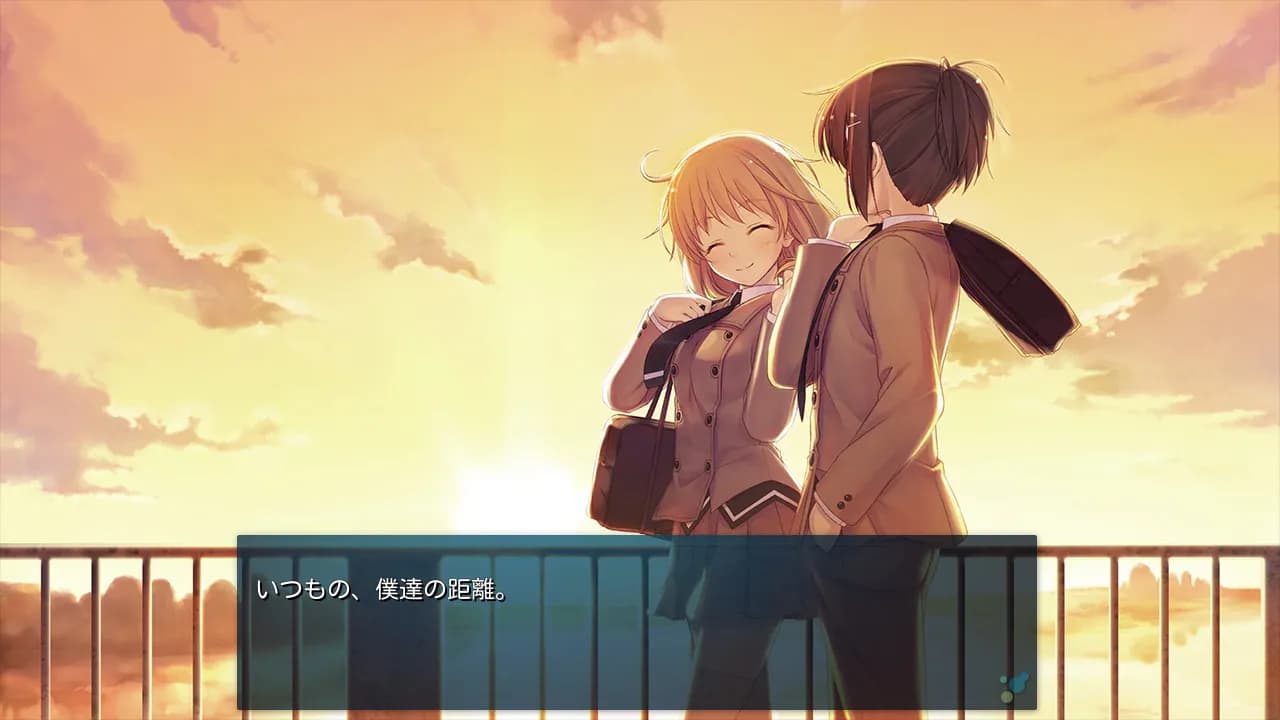The image size is (1280, 720).
Task: Click the blue bubble continue indicator
Action: click(x=1013, y=687)
